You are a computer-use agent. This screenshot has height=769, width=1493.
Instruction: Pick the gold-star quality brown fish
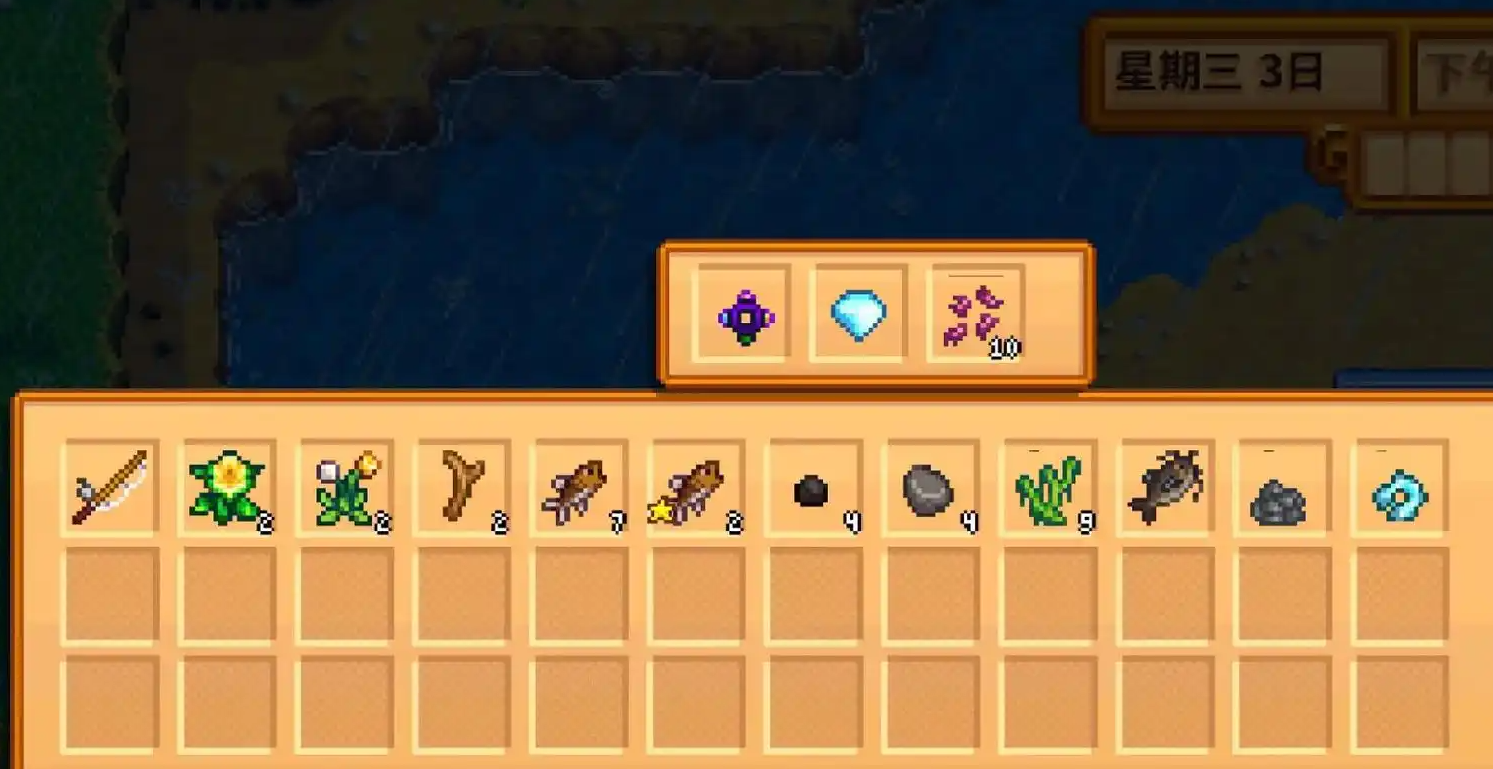695,488
